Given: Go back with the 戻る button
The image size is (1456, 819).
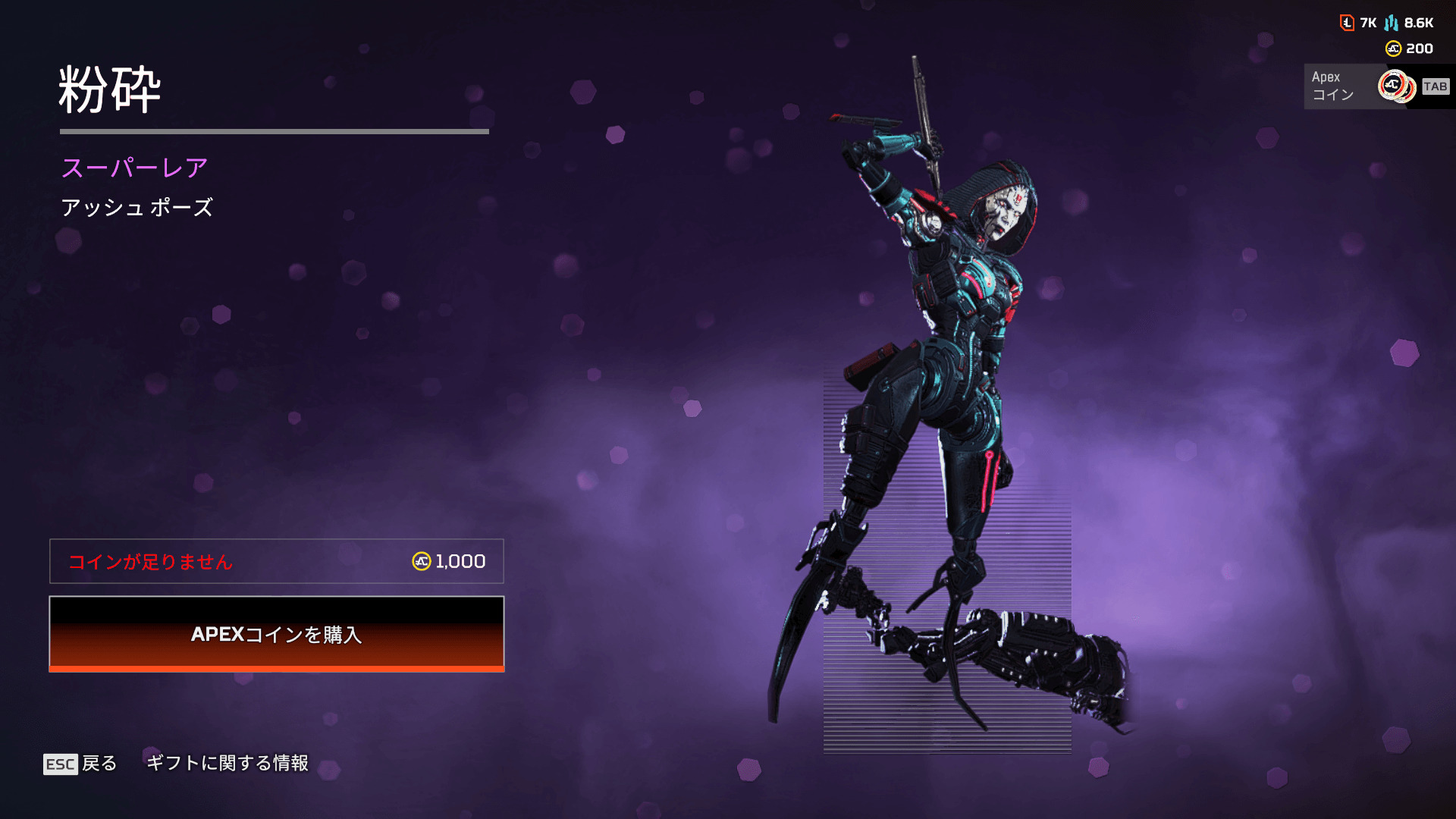Looking at the screenshot, I should tap(81, 763).
